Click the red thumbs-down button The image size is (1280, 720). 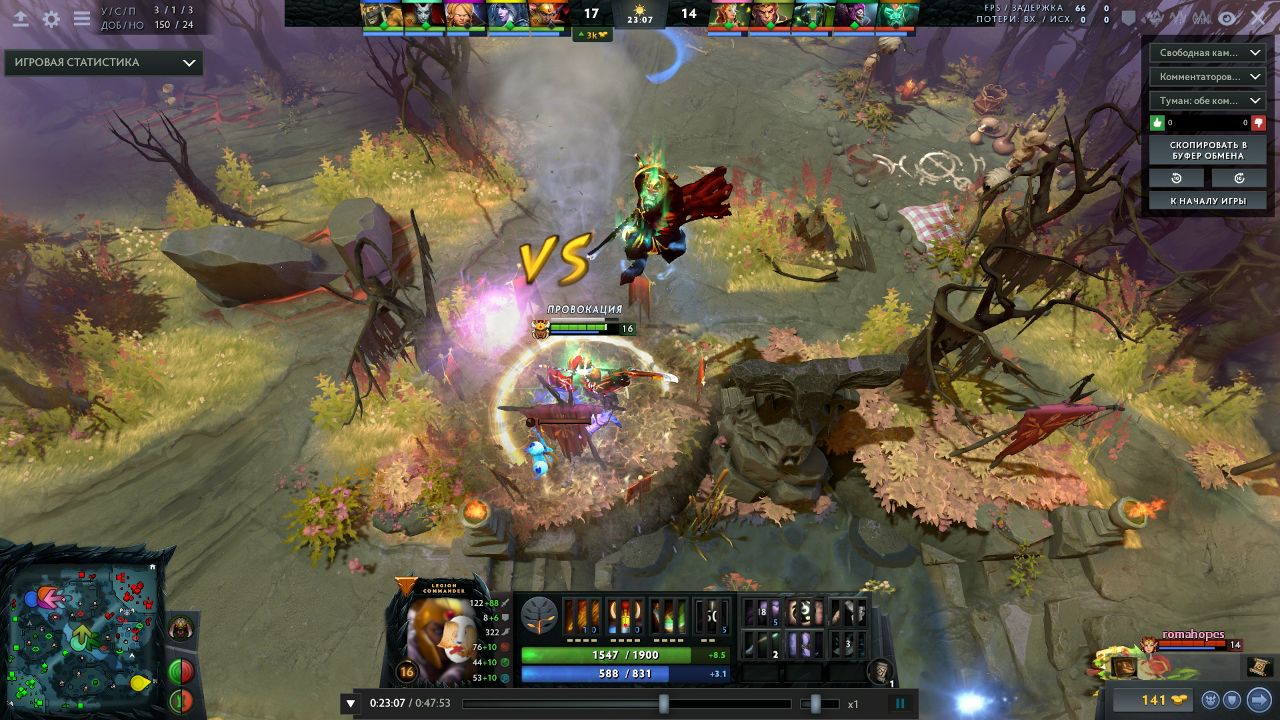tap(1258, 123)
